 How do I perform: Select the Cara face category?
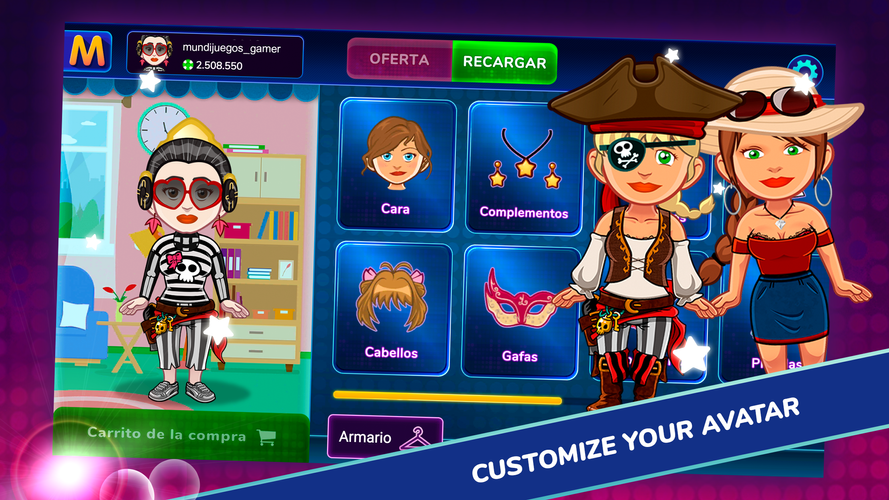point(396,163)
